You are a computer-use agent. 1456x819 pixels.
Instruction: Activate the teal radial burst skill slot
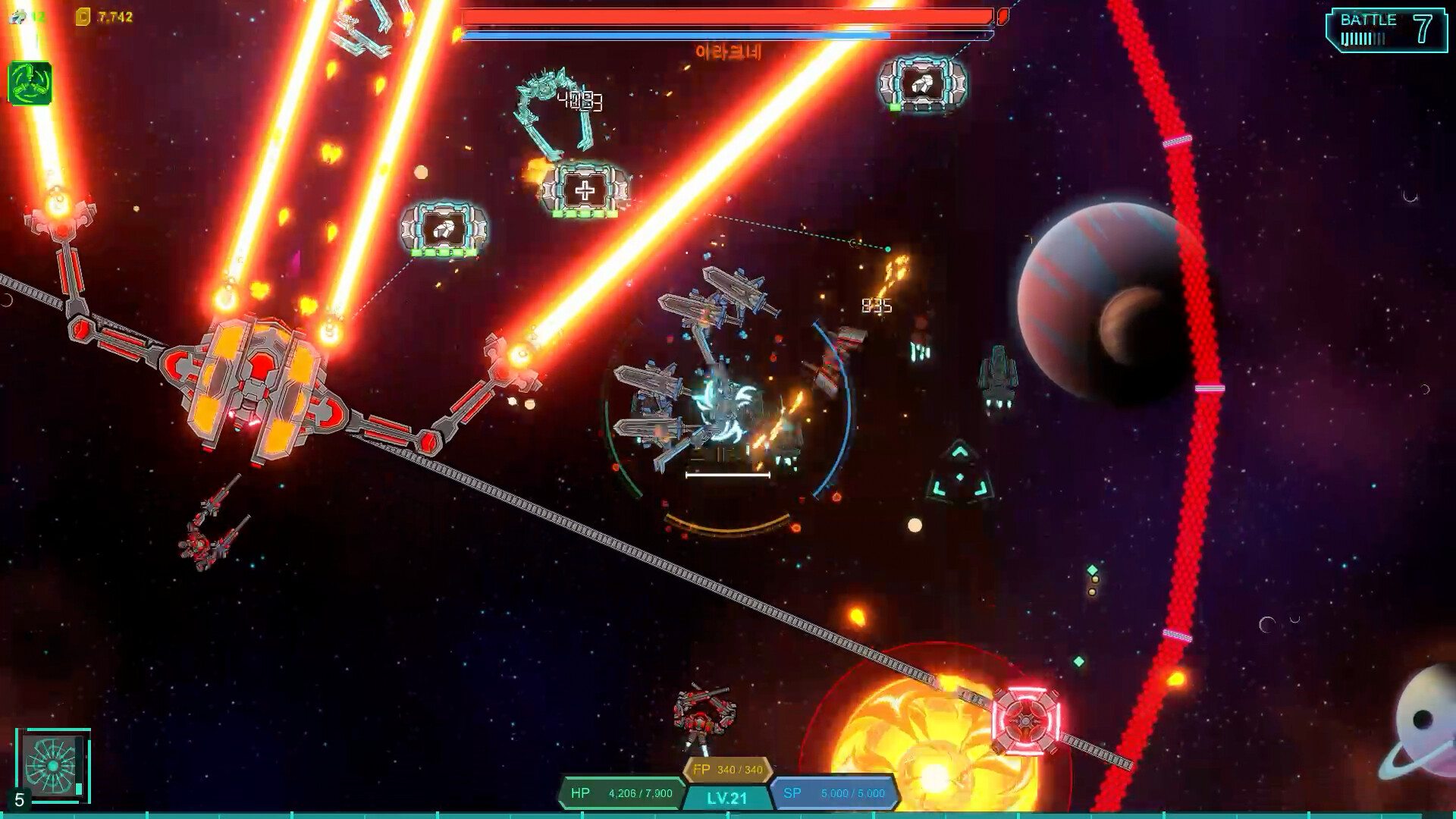click(x=52, y=765)
